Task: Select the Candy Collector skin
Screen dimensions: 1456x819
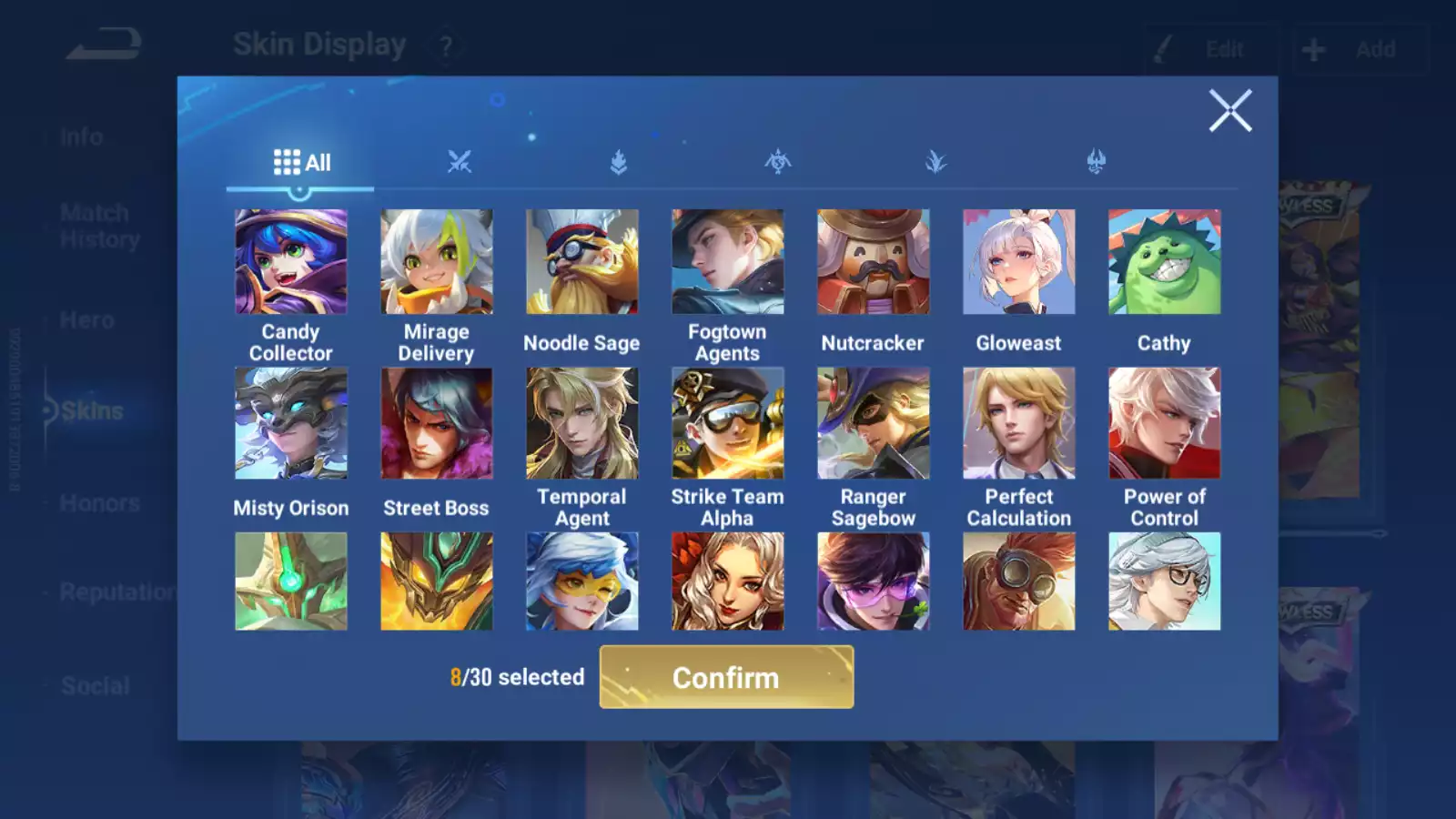Action: pos(291,262)
